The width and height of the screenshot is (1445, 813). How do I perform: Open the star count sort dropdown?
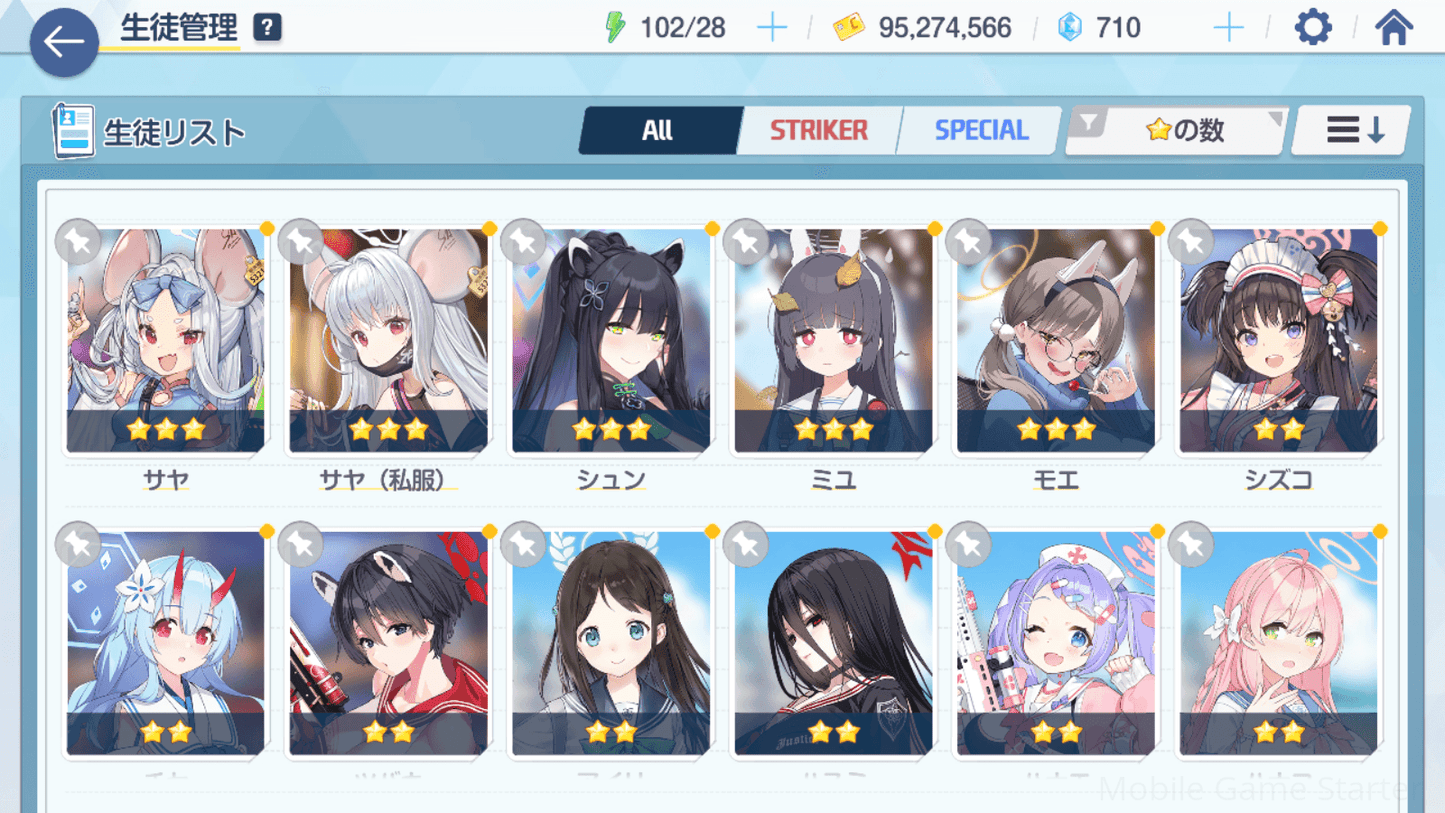click(1177, 130)
